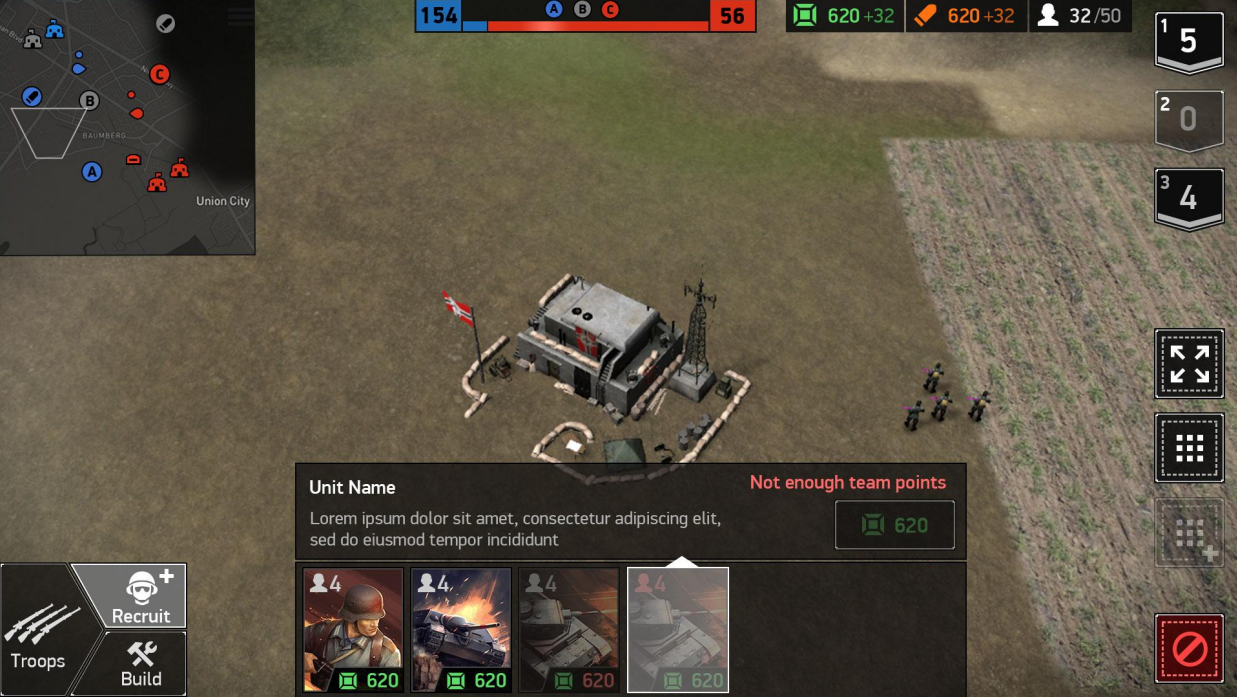The width and height of the screenshot is (1237, 697).
Task: Hit the red cancel order button
Action: coord(1189,649)
